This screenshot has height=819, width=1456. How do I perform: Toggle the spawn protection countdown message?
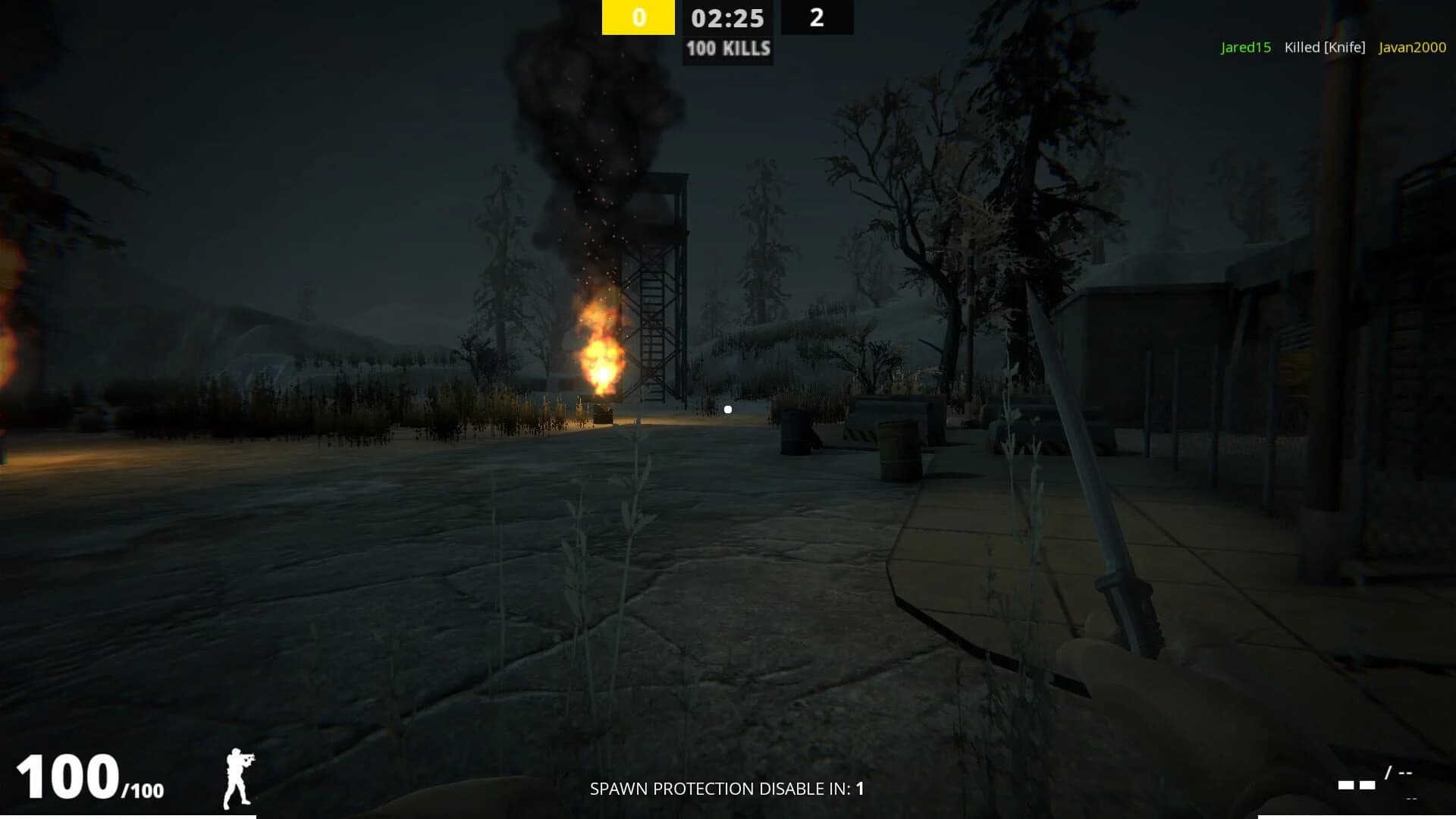[x=726, y=789]
